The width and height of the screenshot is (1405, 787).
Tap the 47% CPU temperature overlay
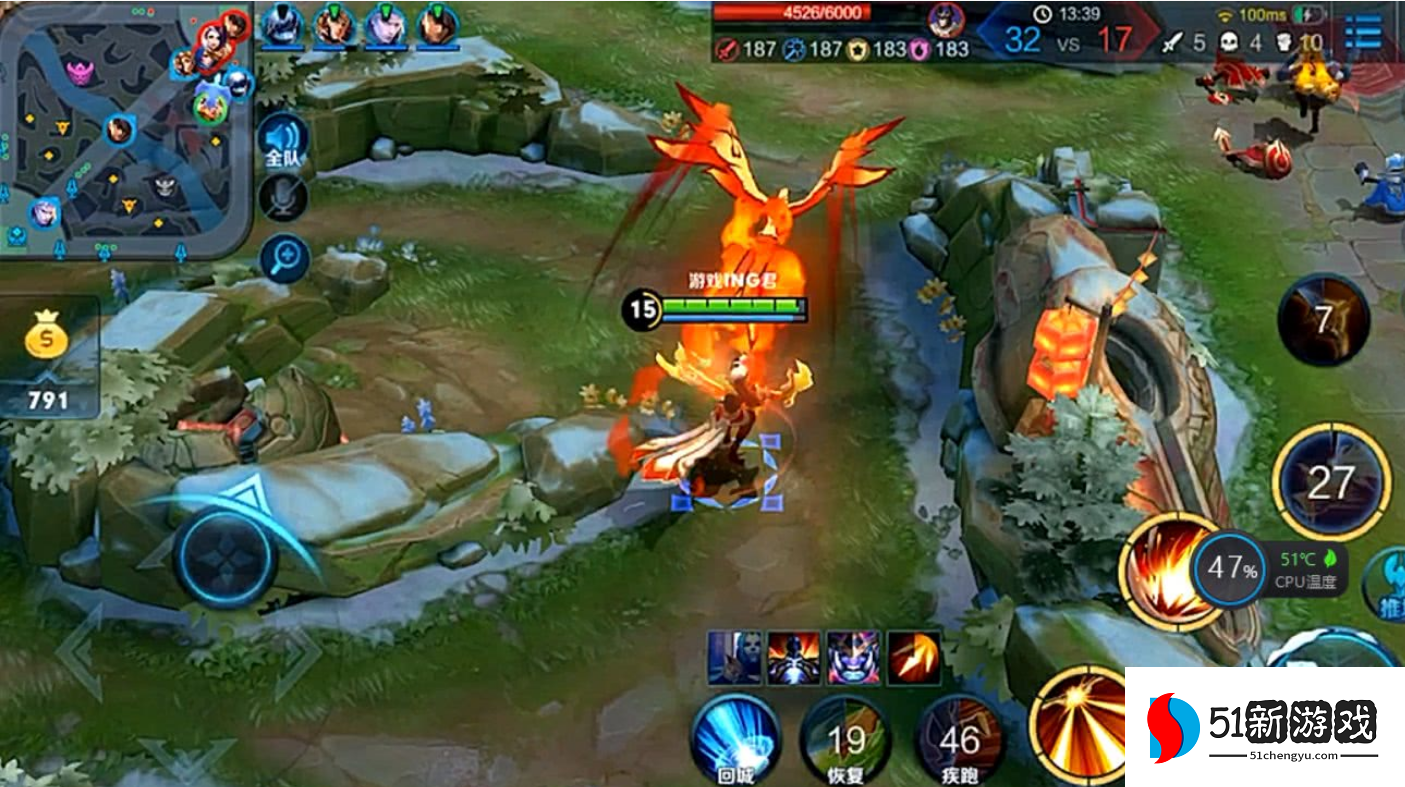(1231, 570)
